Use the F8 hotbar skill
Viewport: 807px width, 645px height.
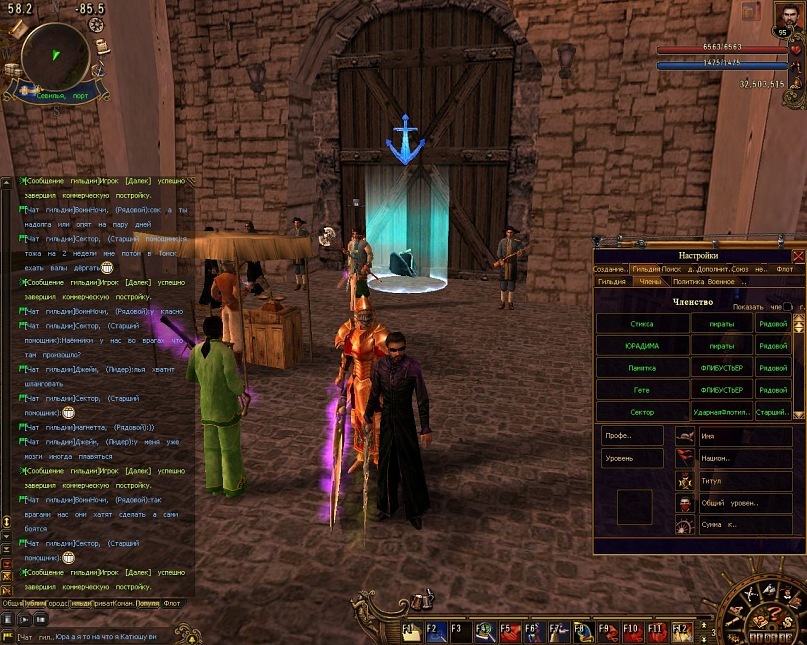582,630
